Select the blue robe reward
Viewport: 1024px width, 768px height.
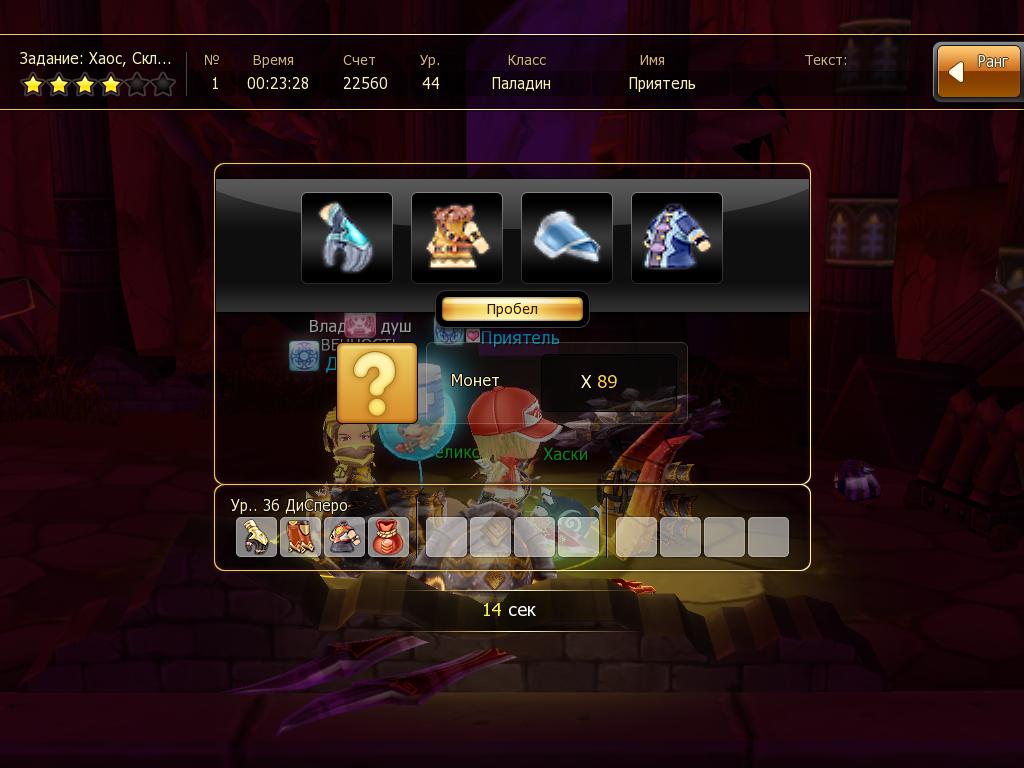(x=677, y=238)
